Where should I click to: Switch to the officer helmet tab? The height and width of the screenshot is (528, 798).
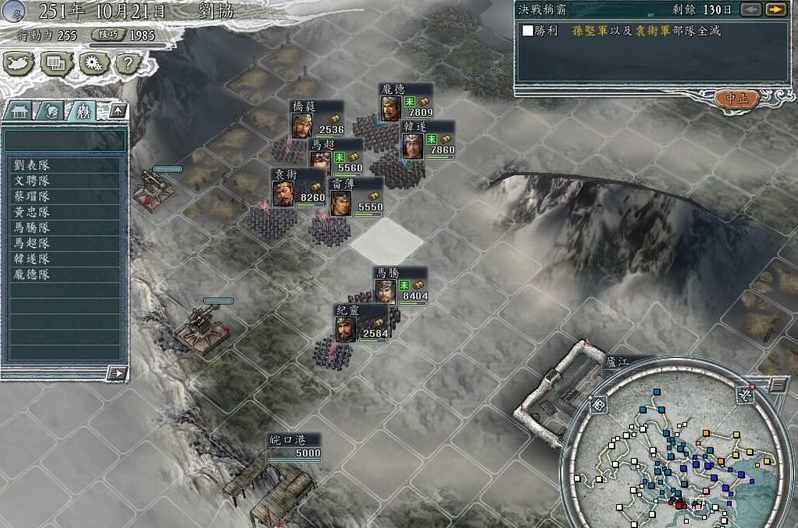click(x=53, y=110)
